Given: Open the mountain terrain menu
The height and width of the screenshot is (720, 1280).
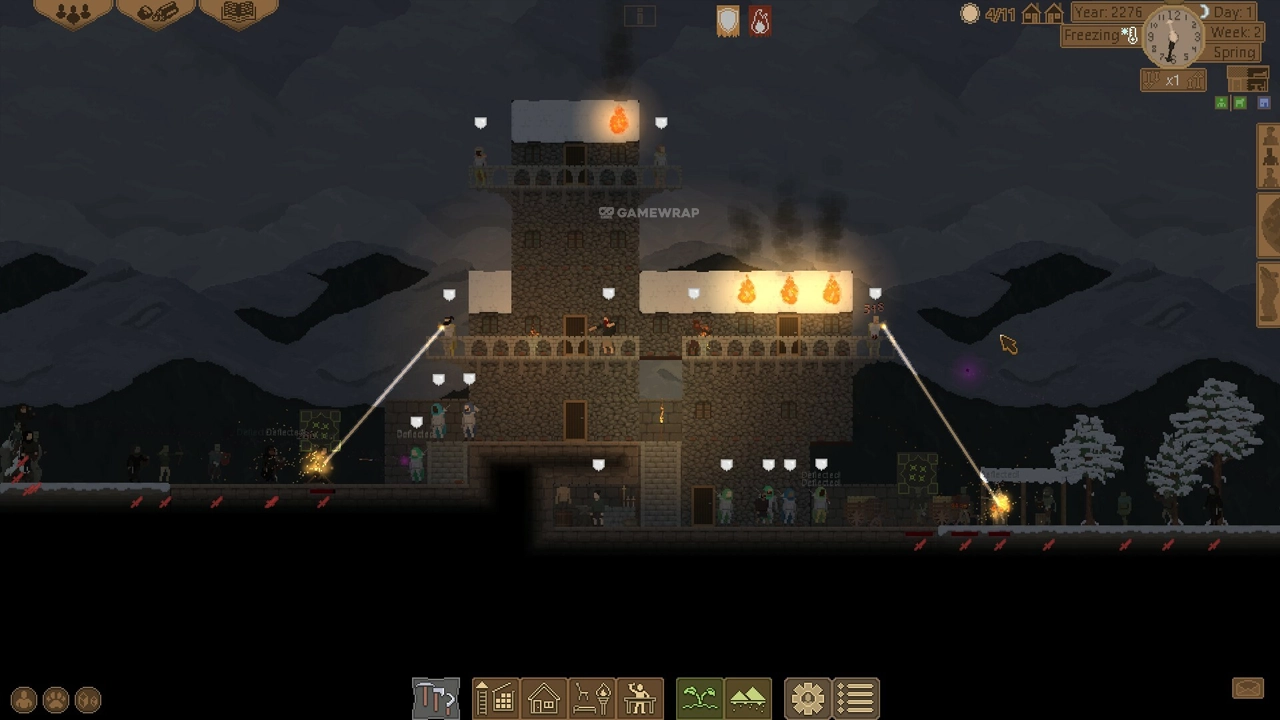Looking at the screenshot, I should pos(748,698).
